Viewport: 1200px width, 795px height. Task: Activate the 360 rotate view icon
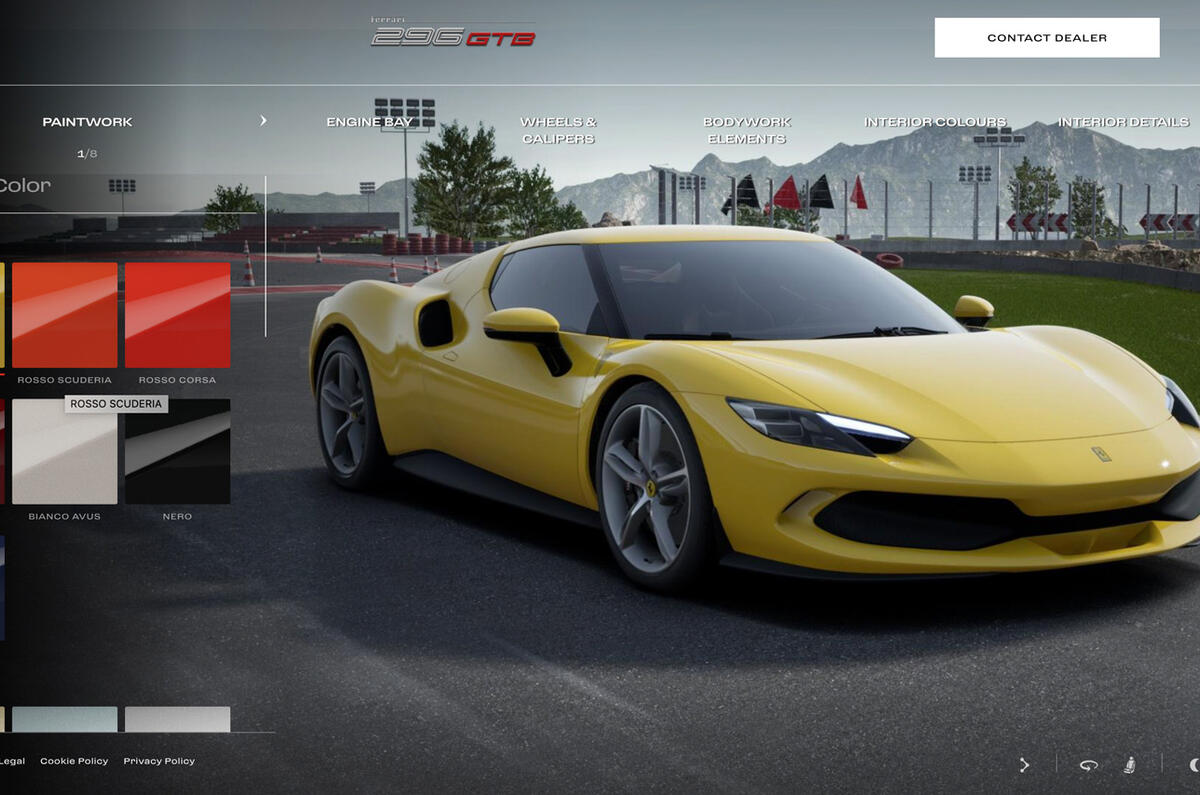pyautogui.click(x=1088, y=765)
